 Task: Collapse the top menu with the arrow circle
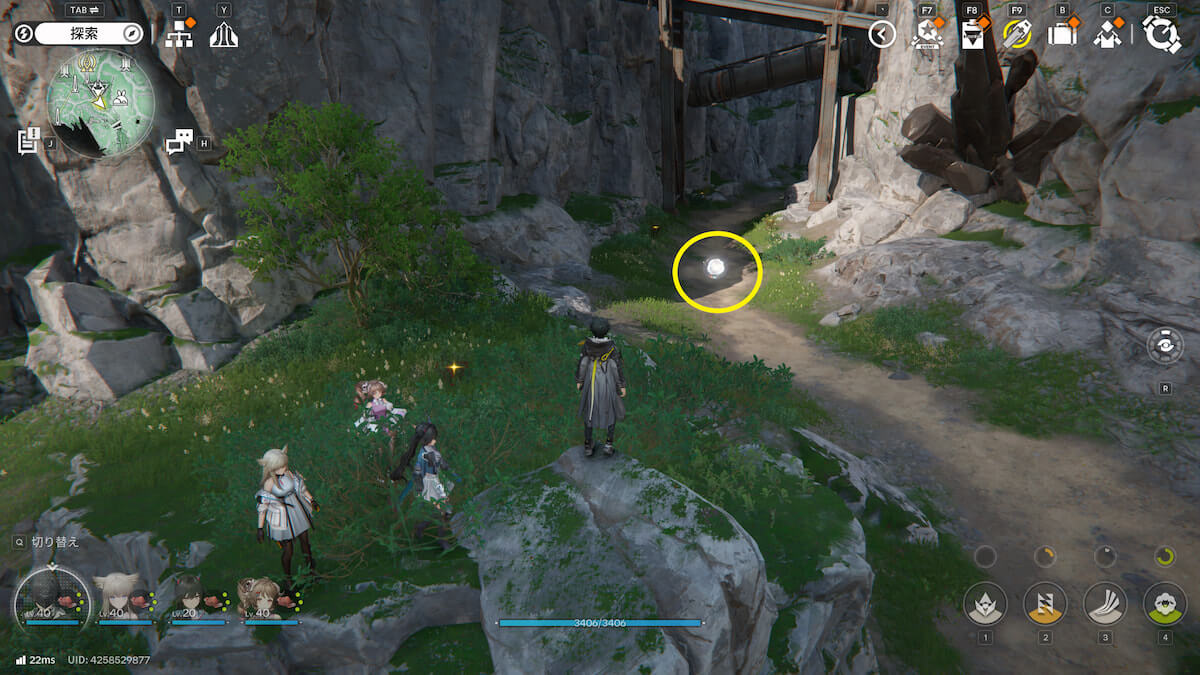(x=881, y=35)
